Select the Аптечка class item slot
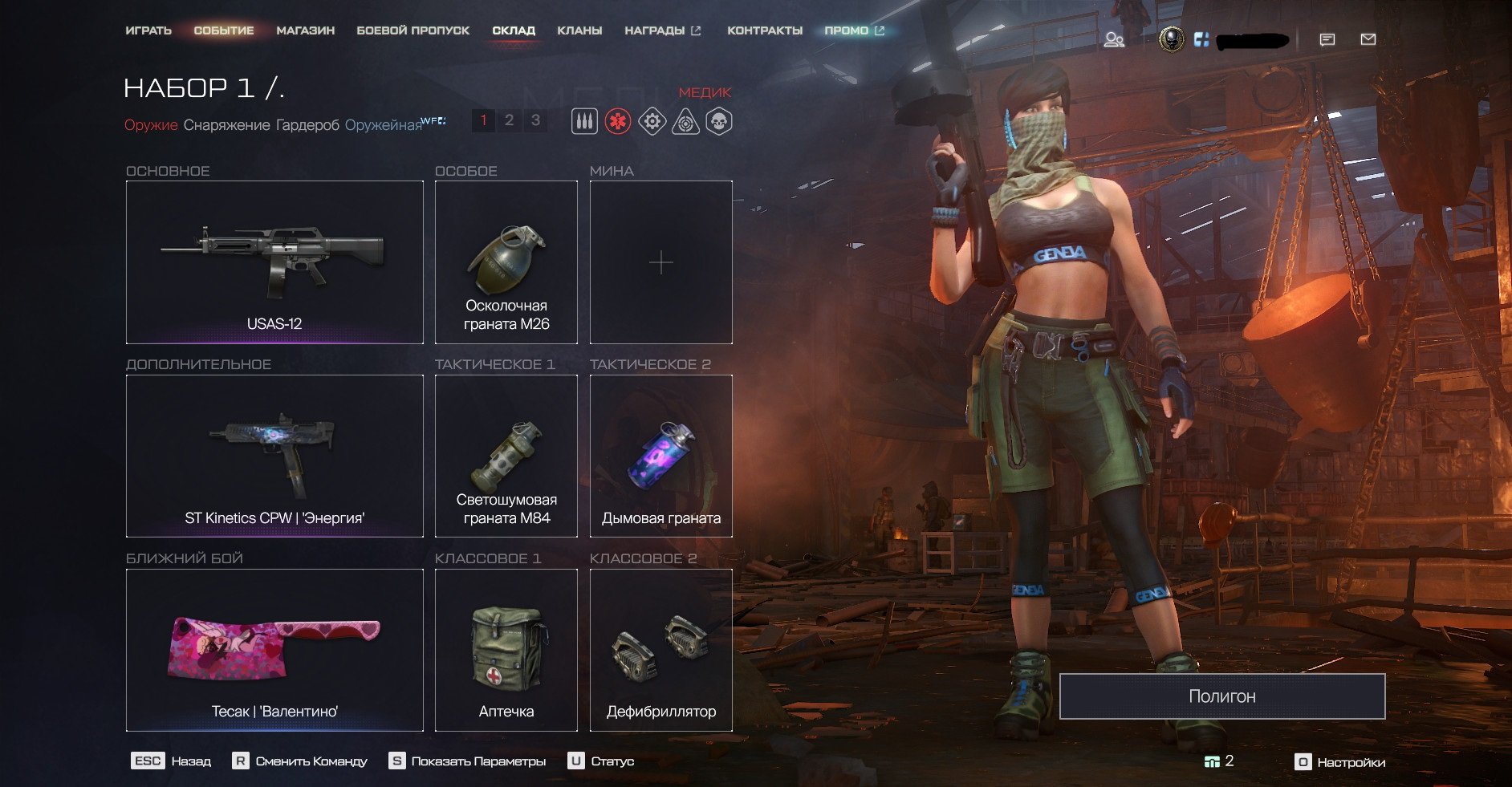1512x787 pixels. tap(506, 650)
